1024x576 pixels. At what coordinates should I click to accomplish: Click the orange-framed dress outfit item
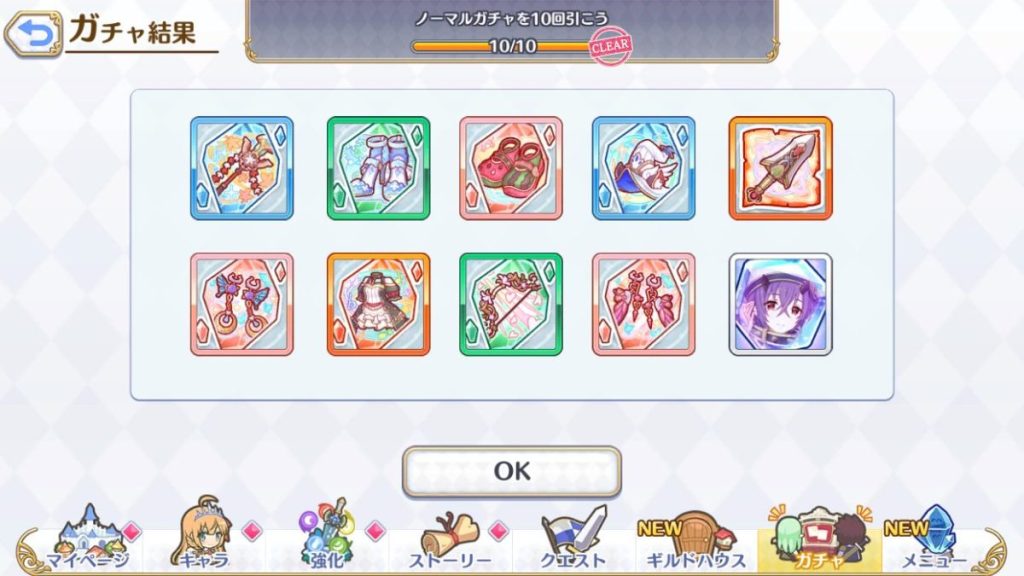378,304
